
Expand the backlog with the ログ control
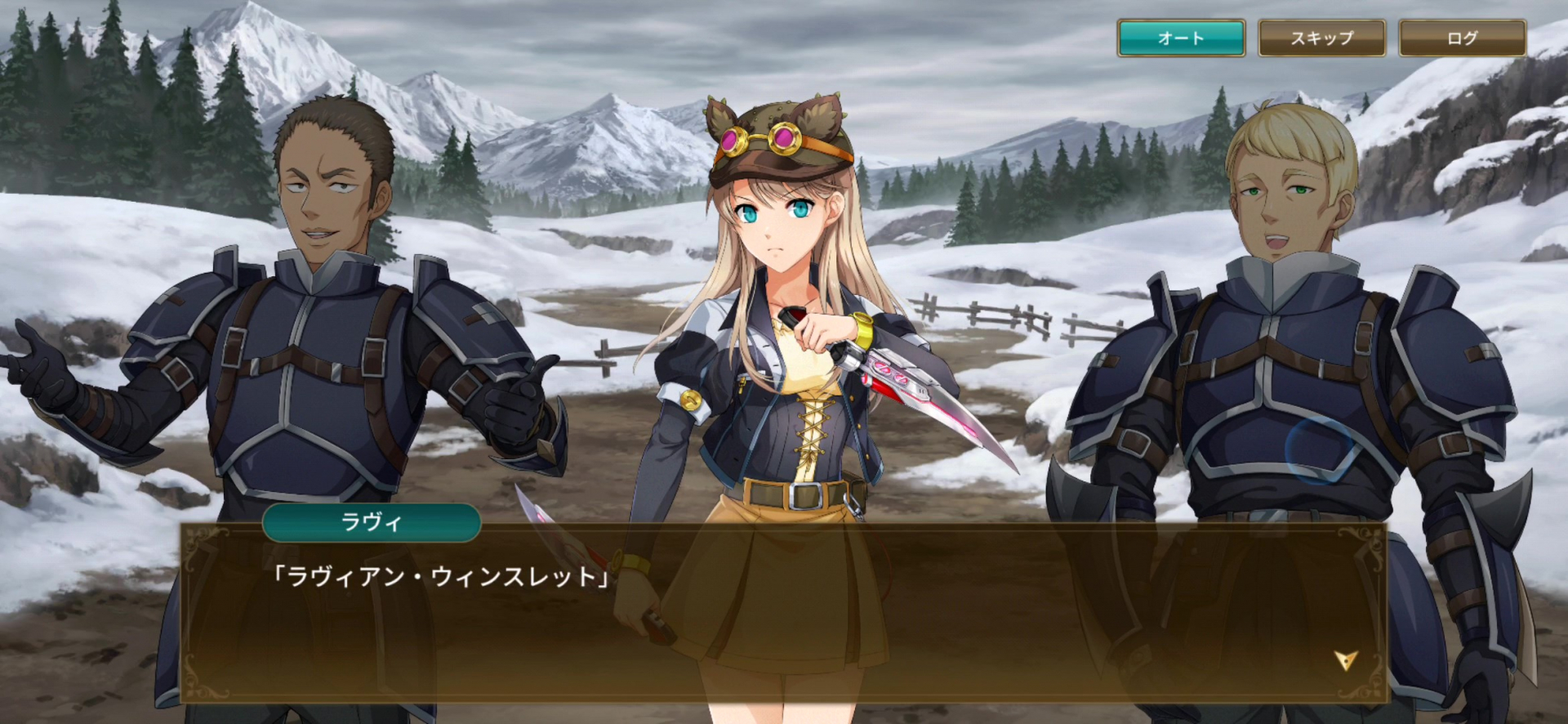pyautogui.click(x=1461, y=37)
